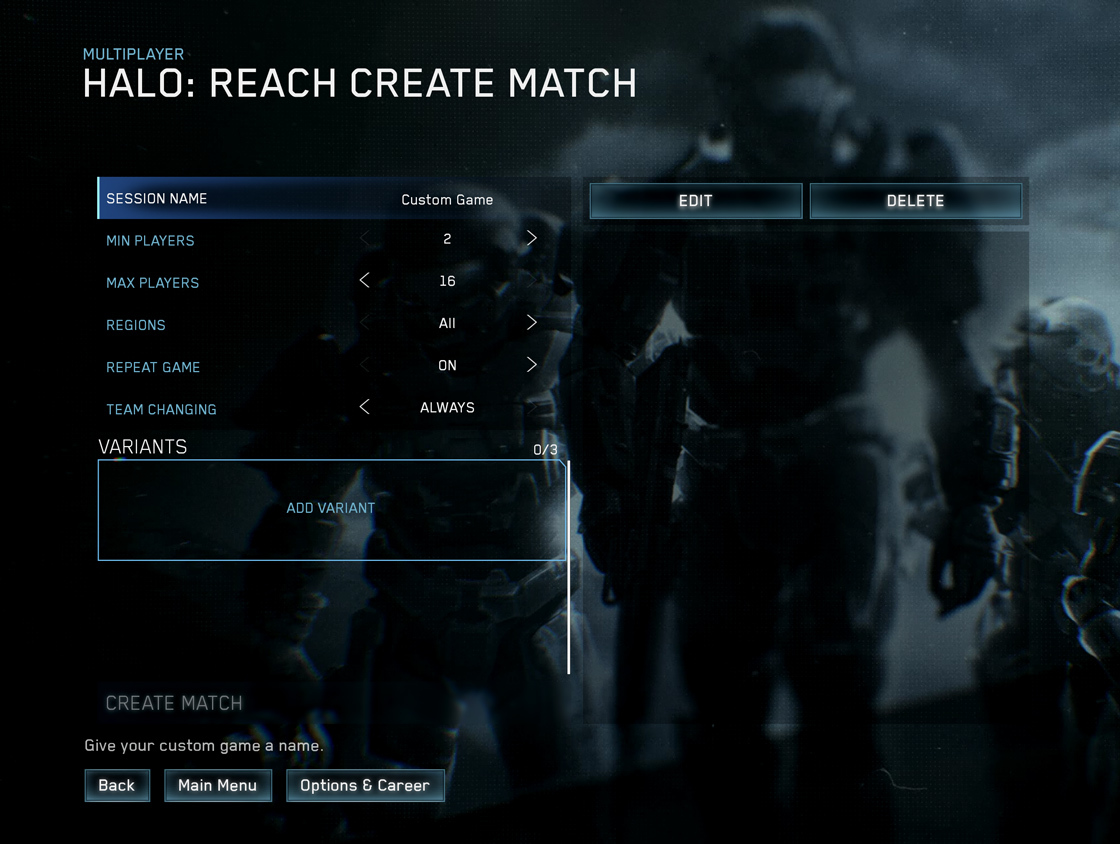Return to the Main Menu

[x=217, y=785]
